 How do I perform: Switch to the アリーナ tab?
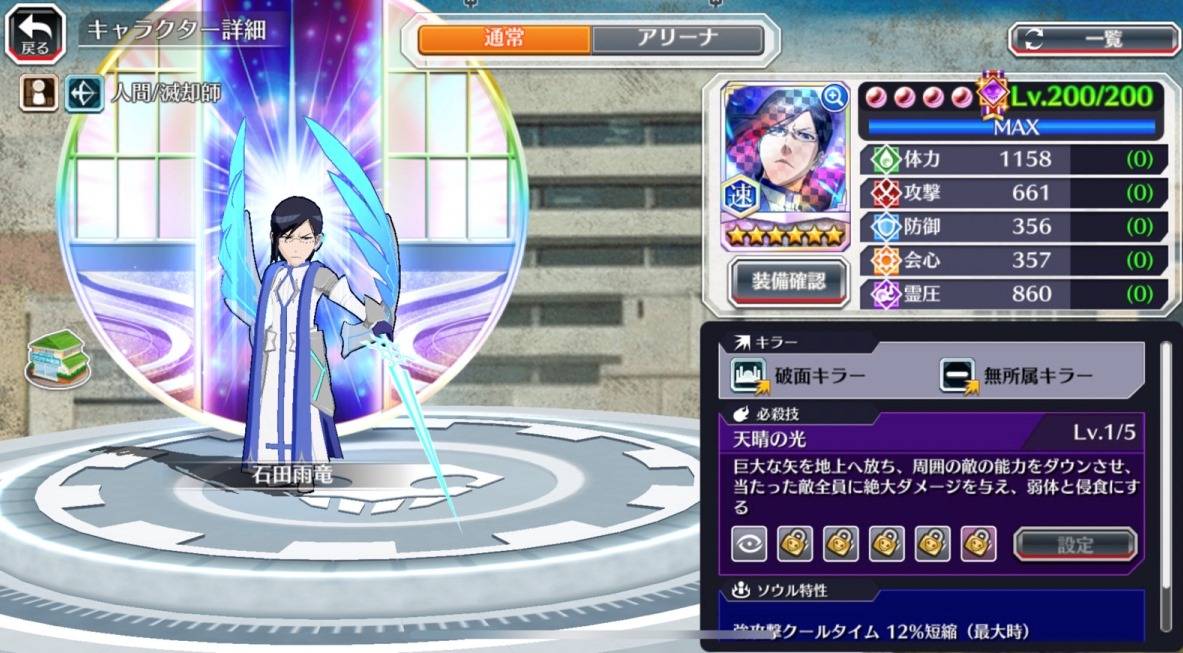tap(677, 39)
